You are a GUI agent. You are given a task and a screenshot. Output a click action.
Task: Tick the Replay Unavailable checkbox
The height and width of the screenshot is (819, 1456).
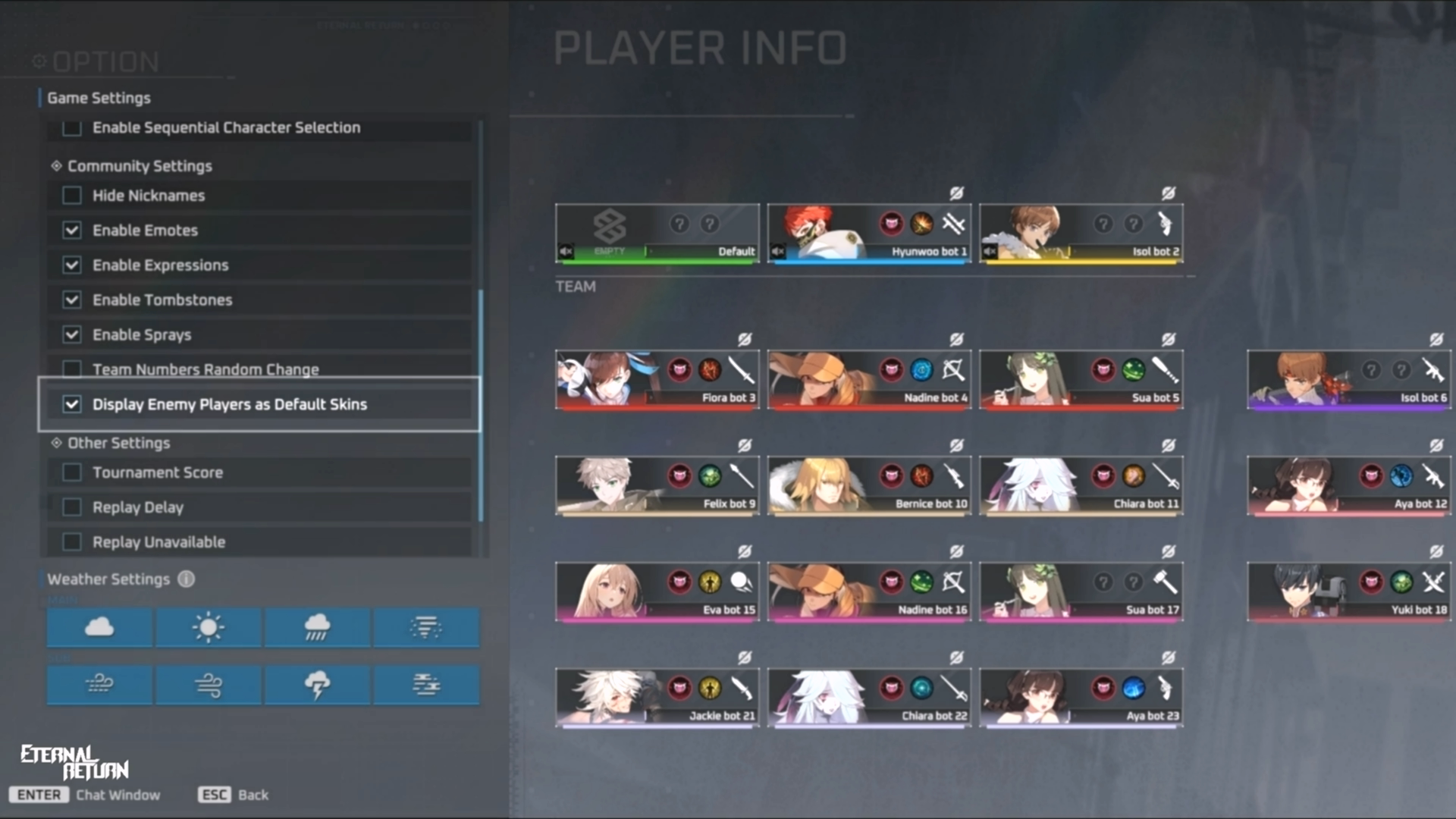[x=72, y=542]
